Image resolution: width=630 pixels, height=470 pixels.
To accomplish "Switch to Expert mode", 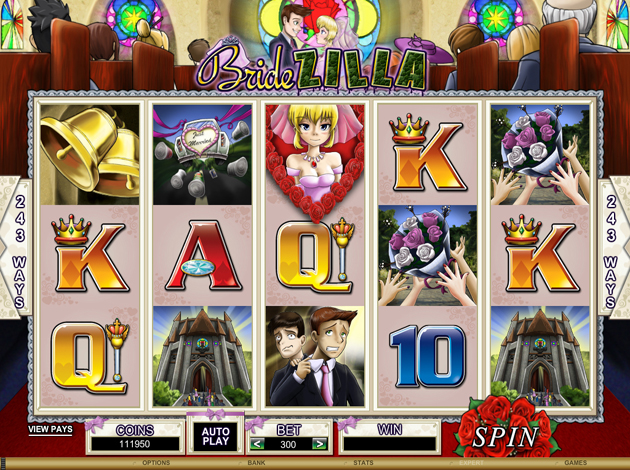I will pos(470,463).
